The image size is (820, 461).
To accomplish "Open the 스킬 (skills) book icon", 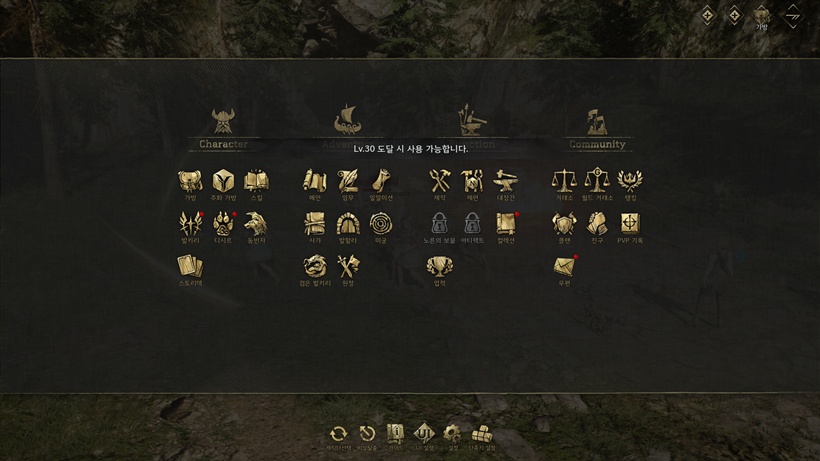I will tap(256, 181).
